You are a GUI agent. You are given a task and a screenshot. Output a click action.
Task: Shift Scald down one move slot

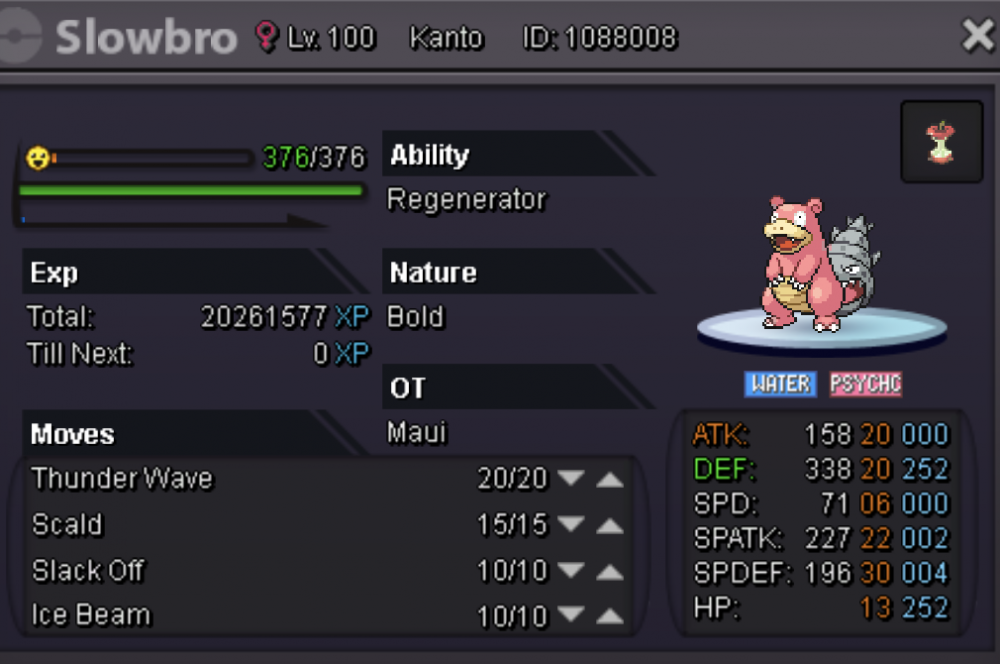571,525
